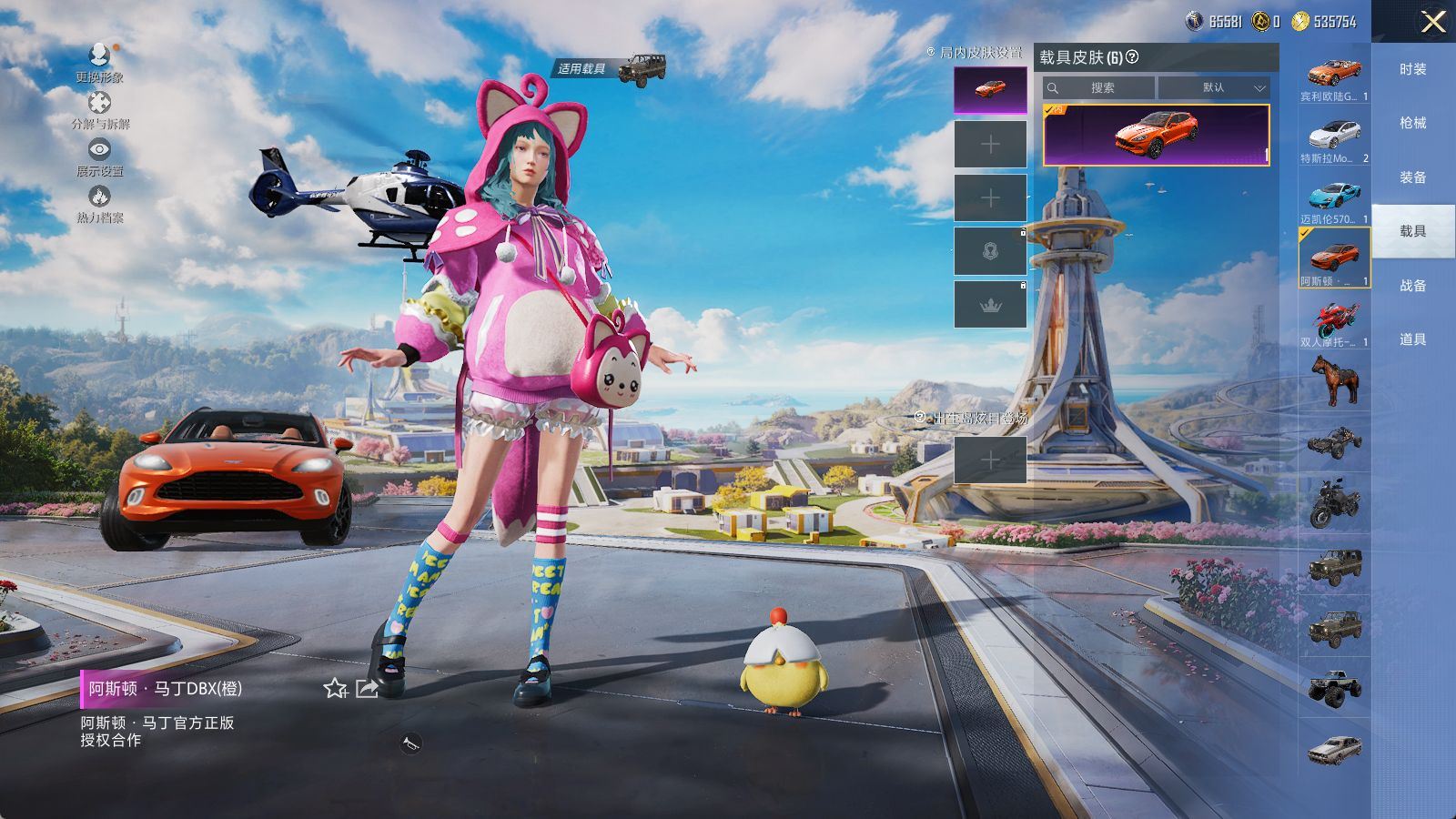Select the 装备 tab
The image size is (1456, 819).
pyautogui.click(x=1412, y=177)
